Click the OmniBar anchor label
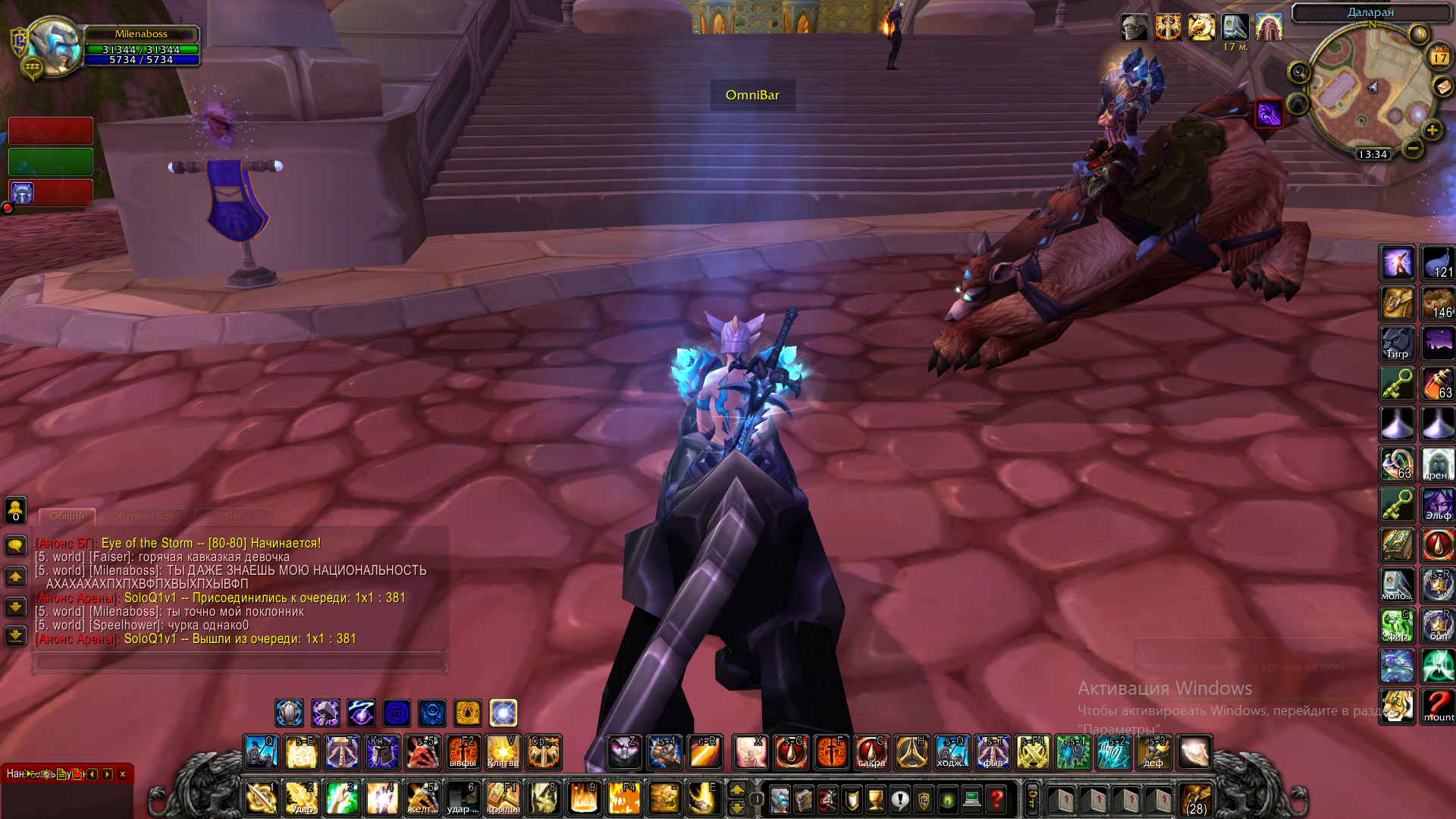 click(752, 96)
